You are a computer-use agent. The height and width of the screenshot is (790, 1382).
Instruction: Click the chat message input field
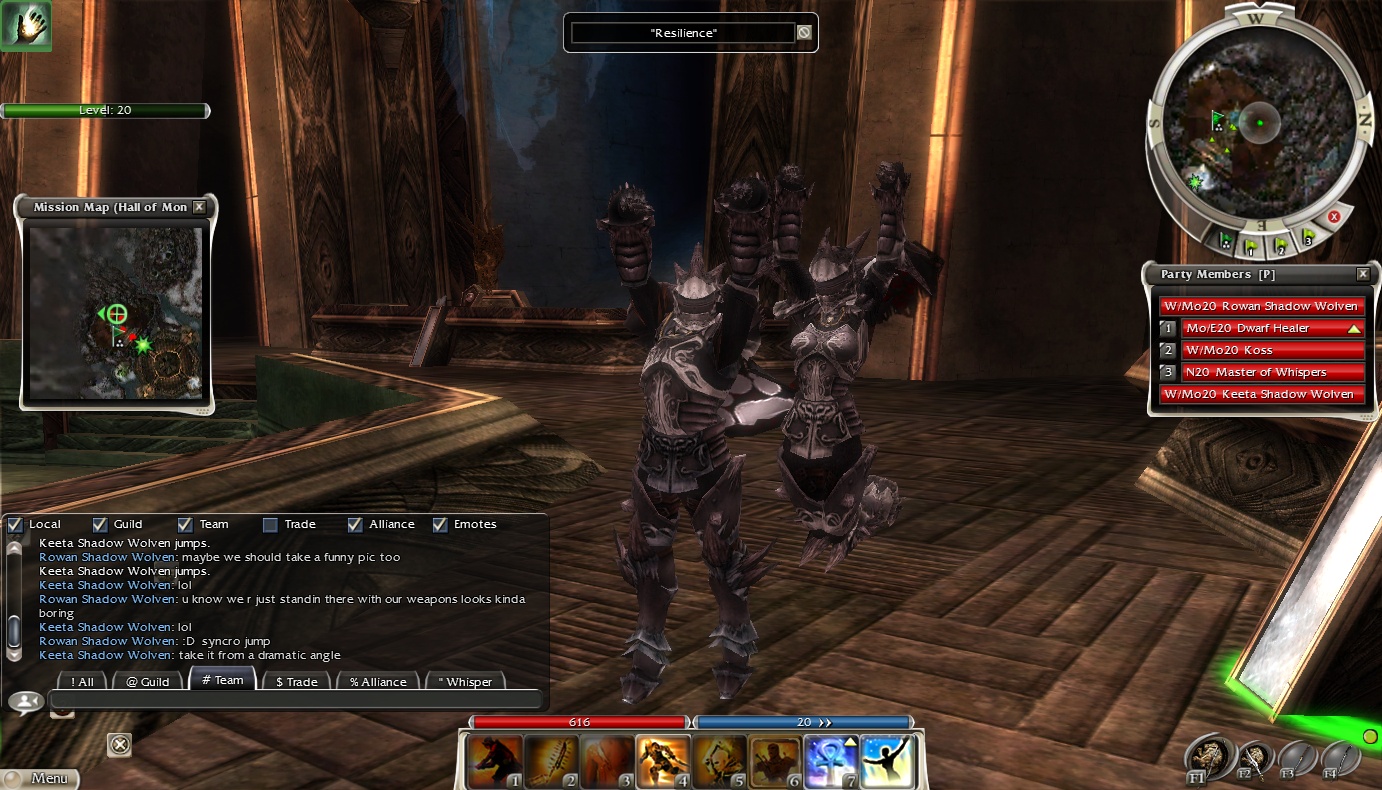coord(295,700)
